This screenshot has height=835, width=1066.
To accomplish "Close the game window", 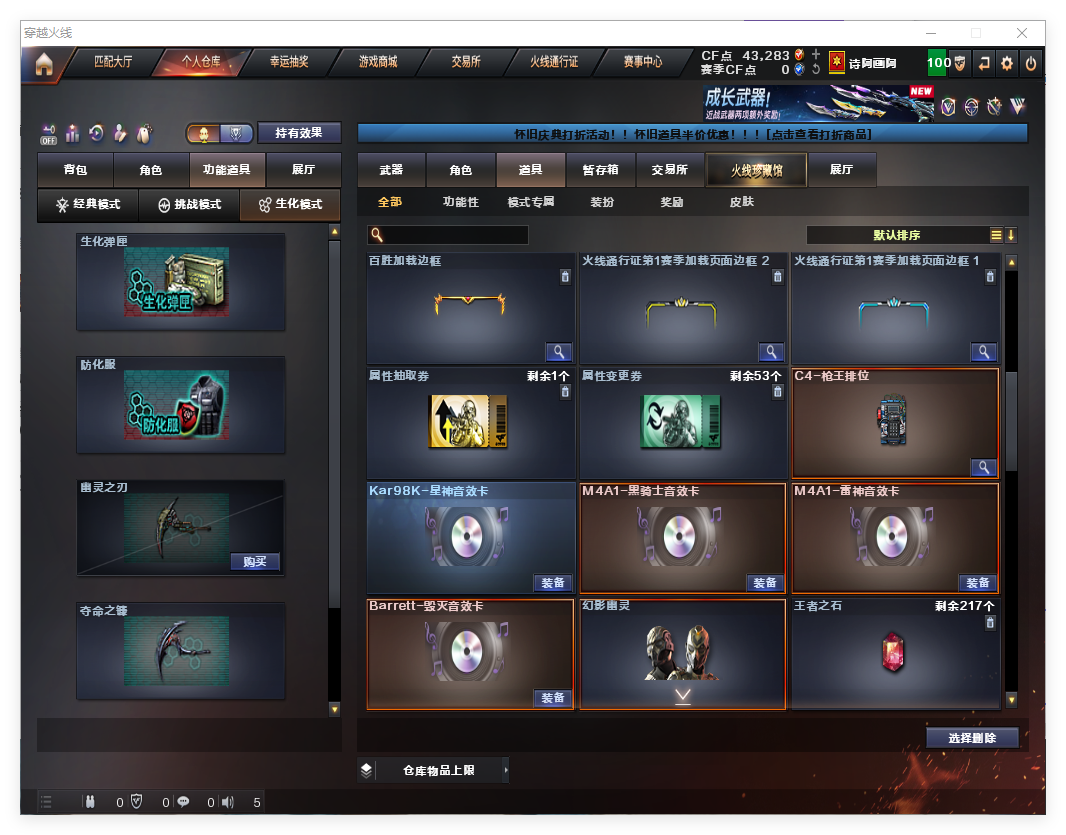I will click(1023, 33).
